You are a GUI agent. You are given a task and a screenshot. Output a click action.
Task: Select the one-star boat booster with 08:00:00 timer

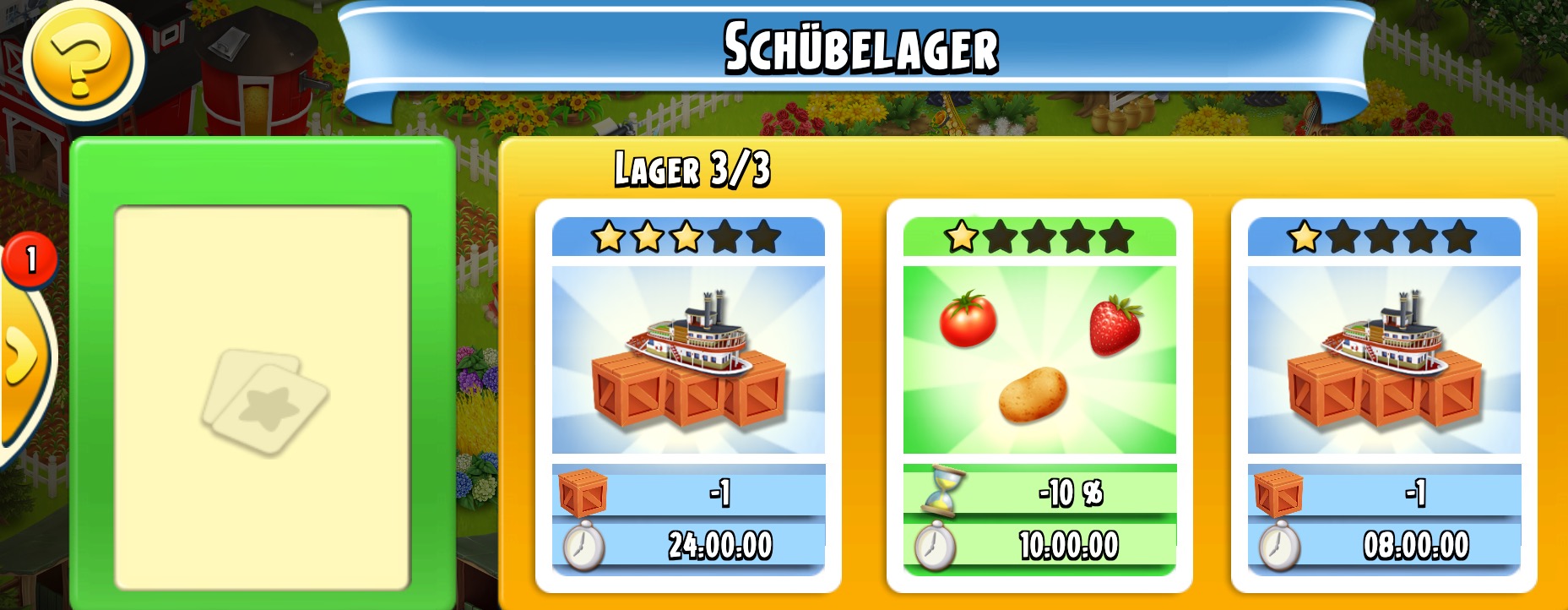[1384, 394]
